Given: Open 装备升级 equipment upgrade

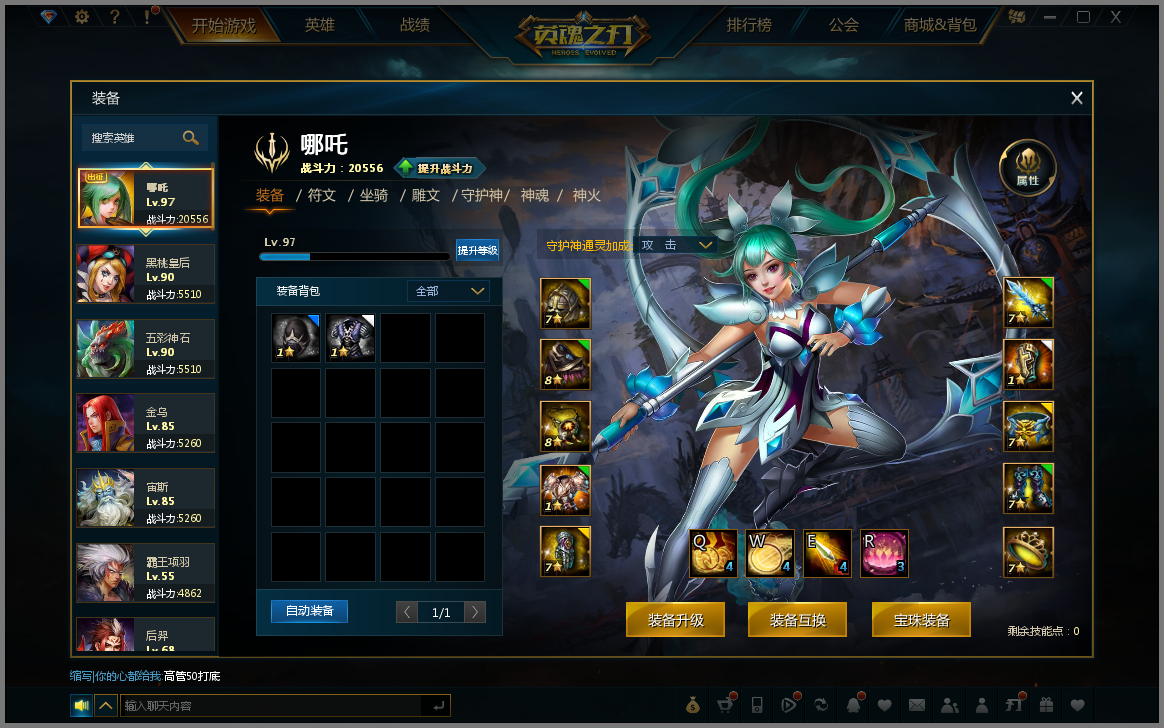Looking at the screenshot, I should point(676,620).
